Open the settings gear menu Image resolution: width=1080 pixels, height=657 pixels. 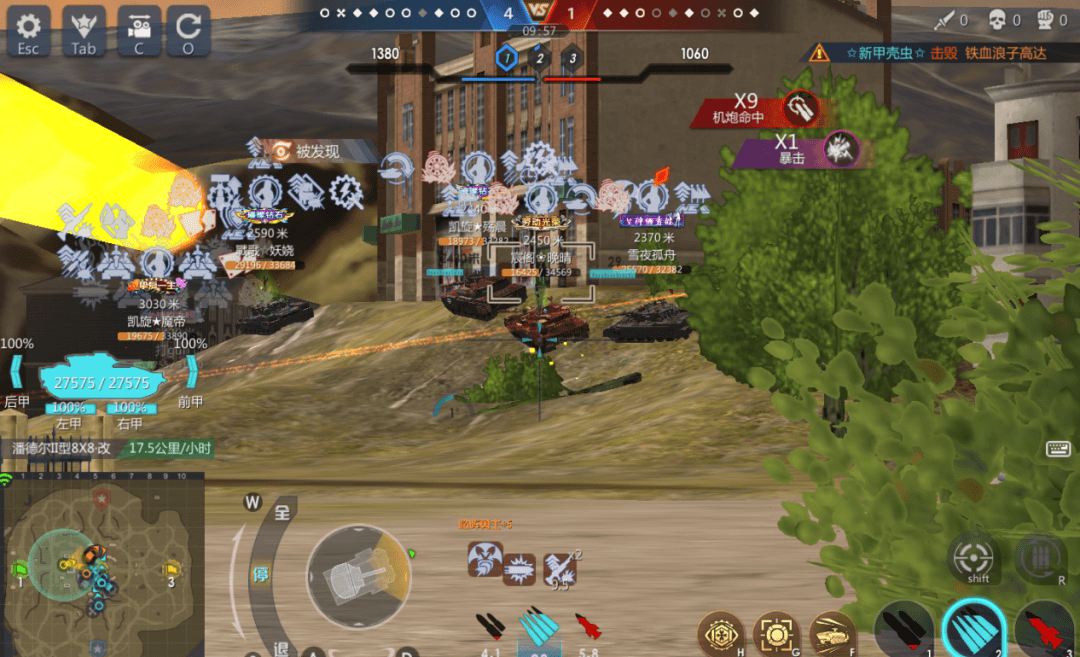tap(28, 30)
